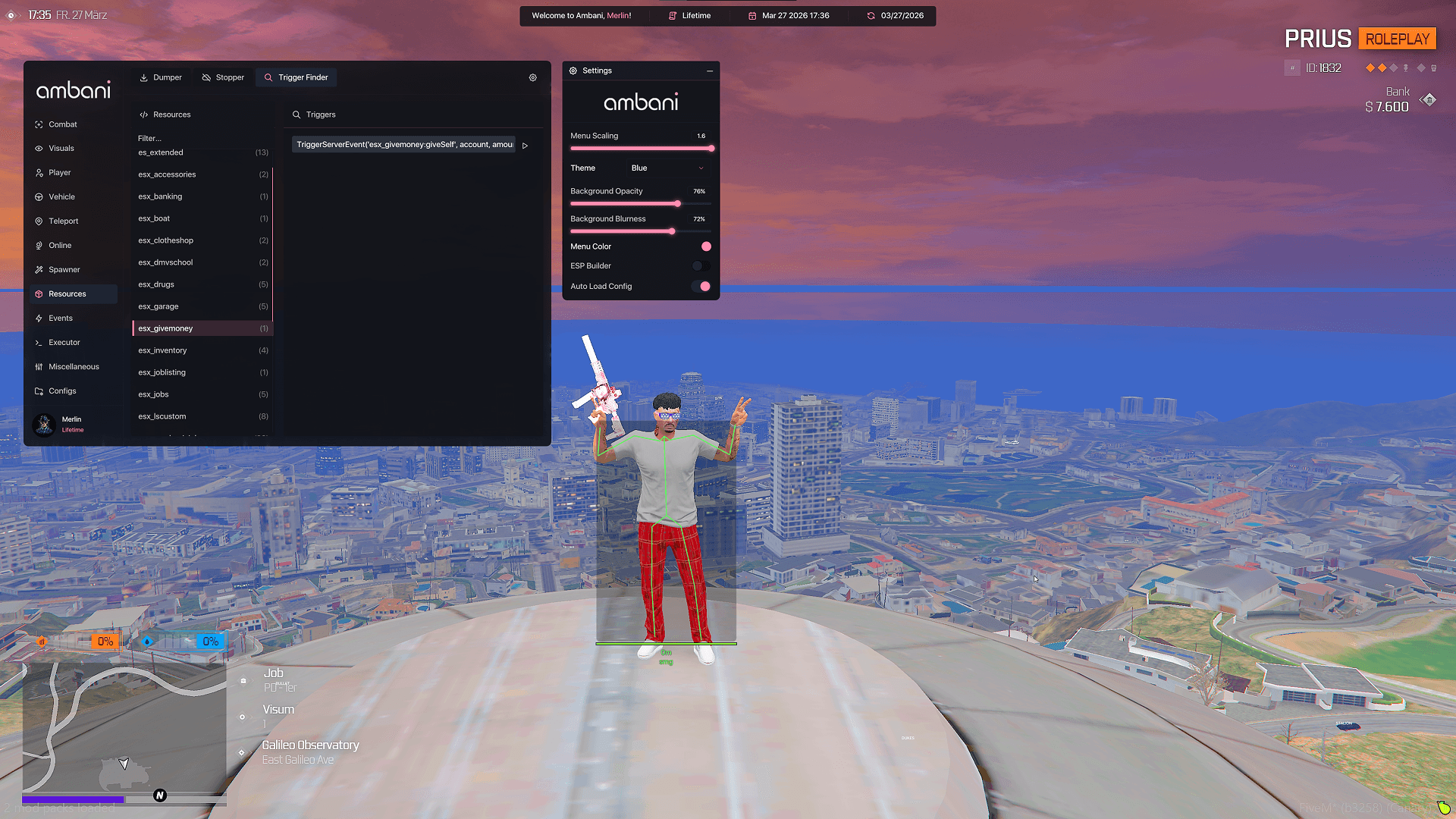
Task: Adjust the Background Opacity slider
Action: click(677, 203)
